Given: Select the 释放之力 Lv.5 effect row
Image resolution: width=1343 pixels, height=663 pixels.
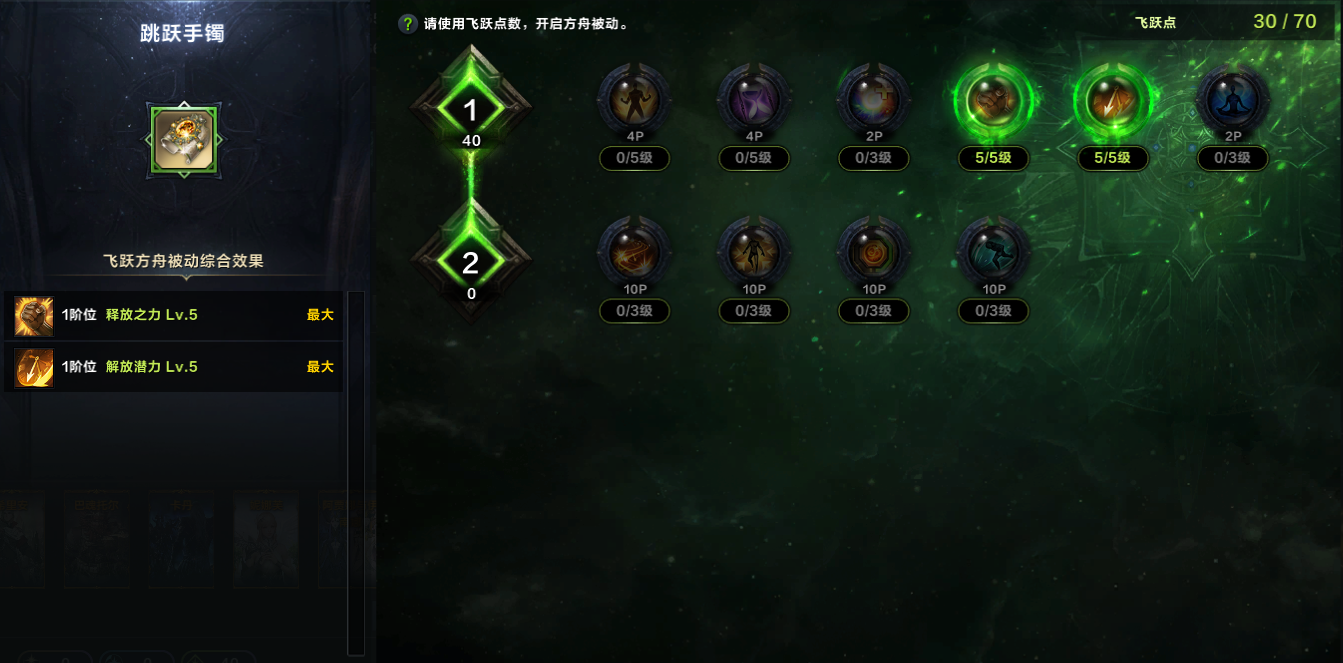Looking at the screenshot, I should click(174, 315).
